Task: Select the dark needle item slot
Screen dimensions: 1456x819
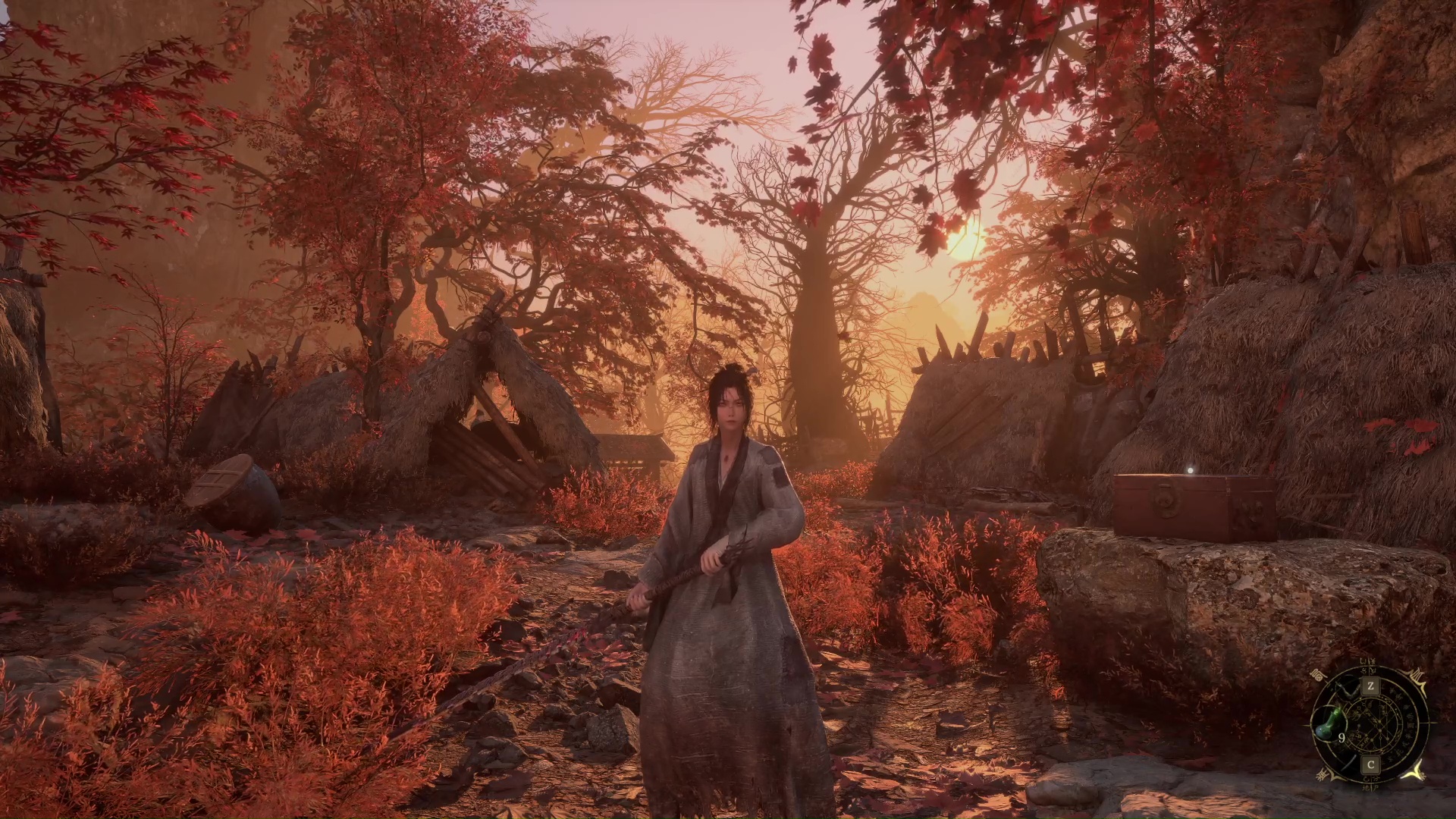Action: coord(1349,763)
